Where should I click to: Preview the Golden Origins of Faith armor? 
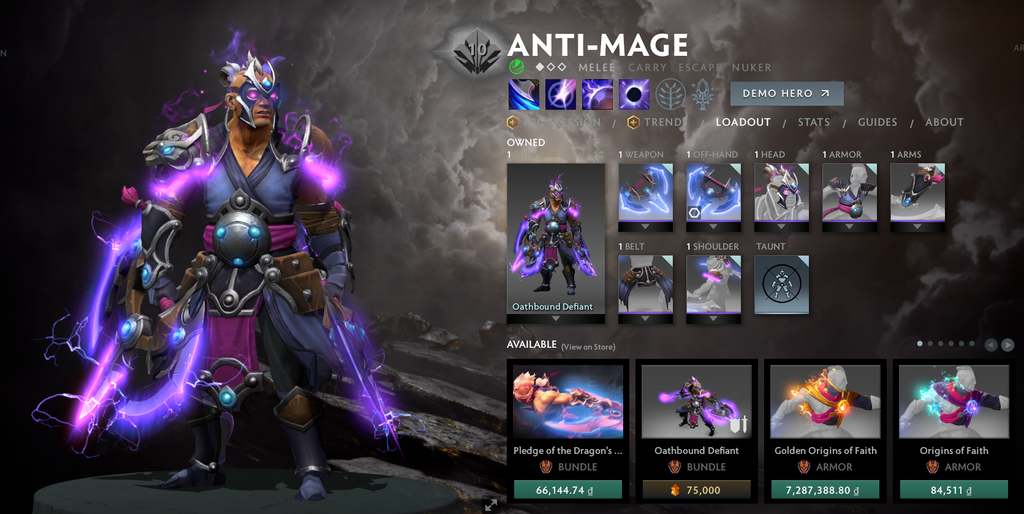825,401
